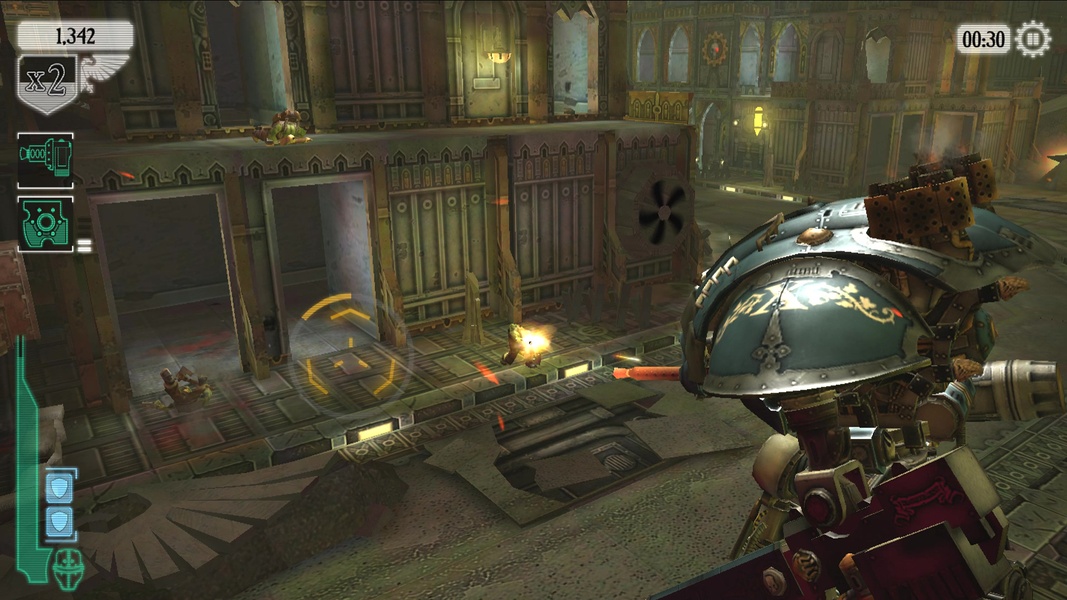The image size is (1067, 600).
Task: Activate the armor plate ability icon
Action: [x=45, y=223]
